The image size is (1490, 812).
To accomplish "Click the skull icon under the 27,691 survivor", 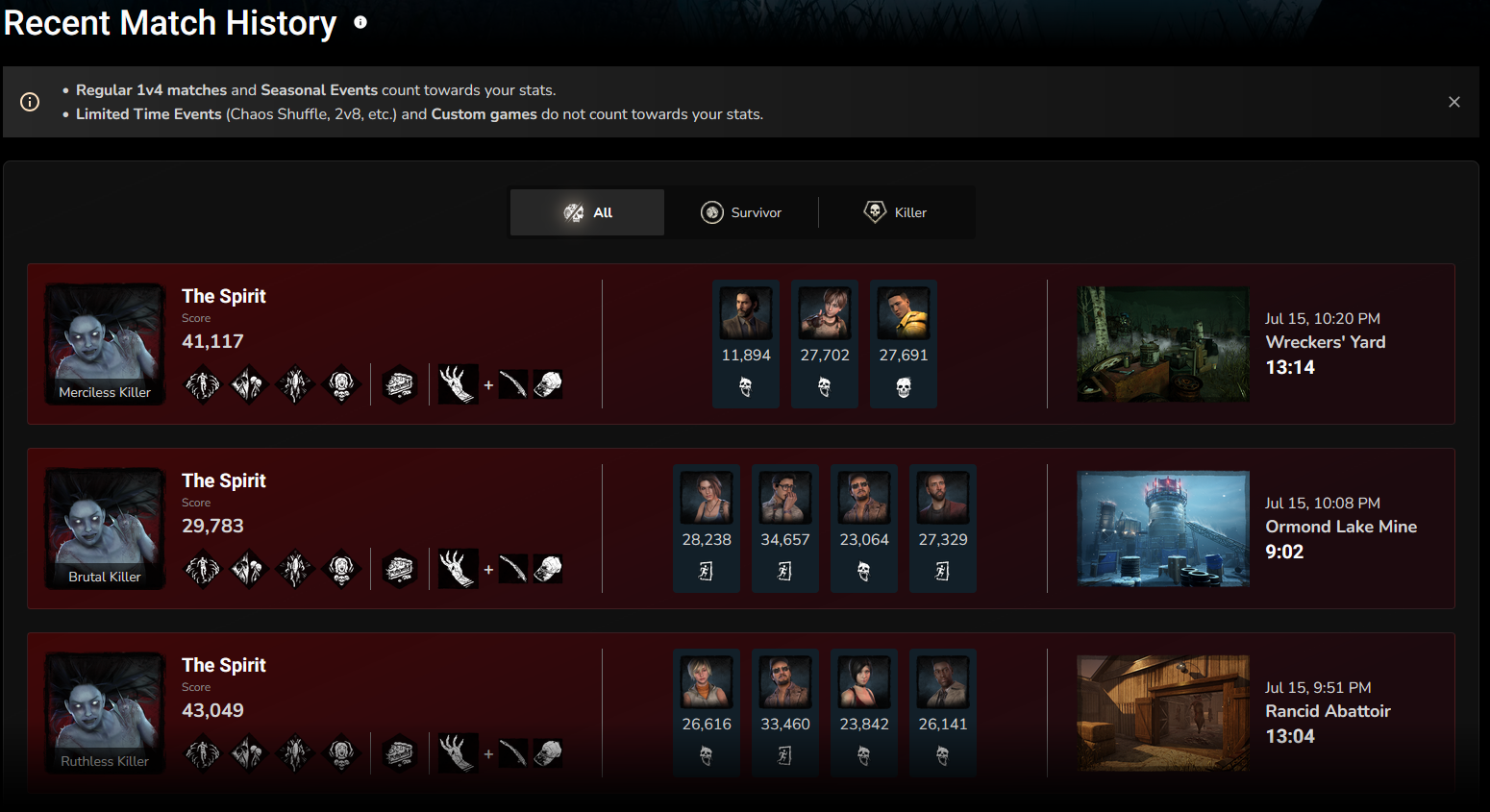I will click(904, 388).
